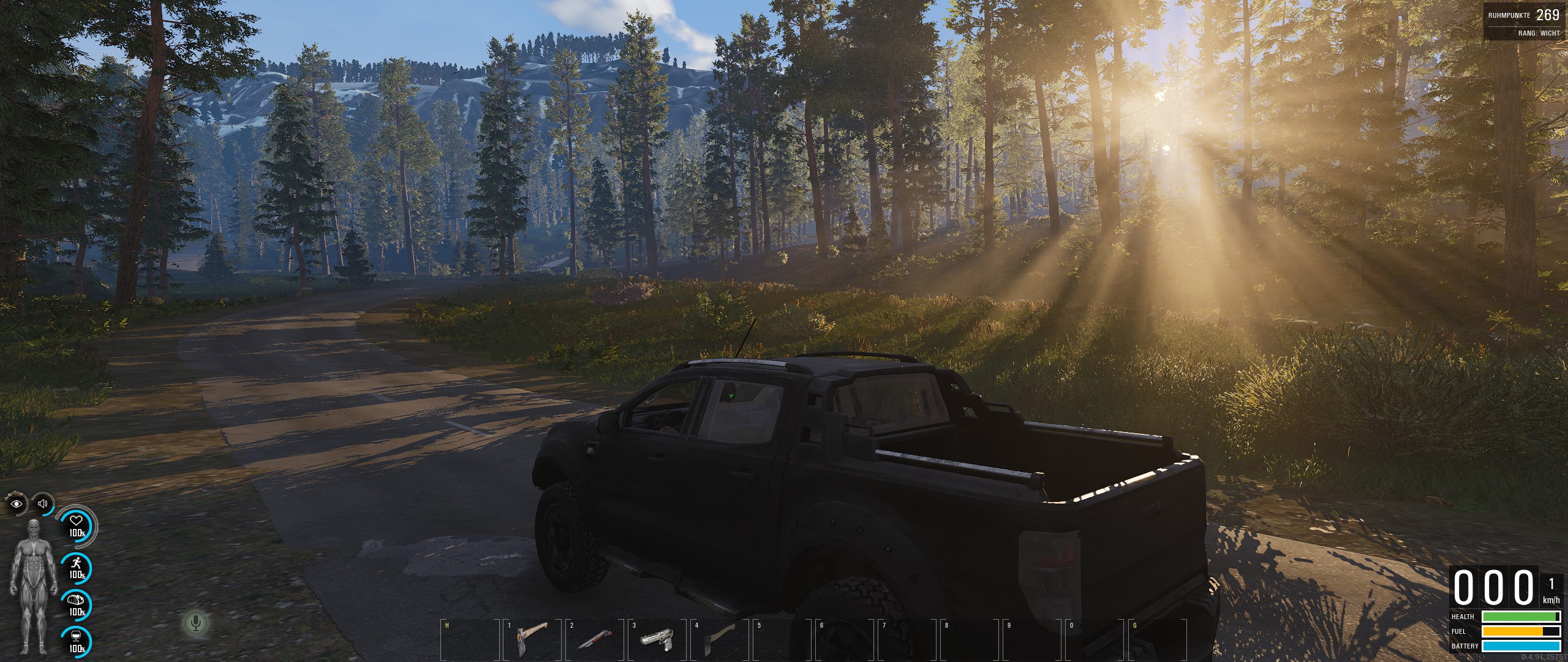Equip the sawed-off shotgun from the hotbar
The image size is (1568, 662).
[x=594, y=639]
